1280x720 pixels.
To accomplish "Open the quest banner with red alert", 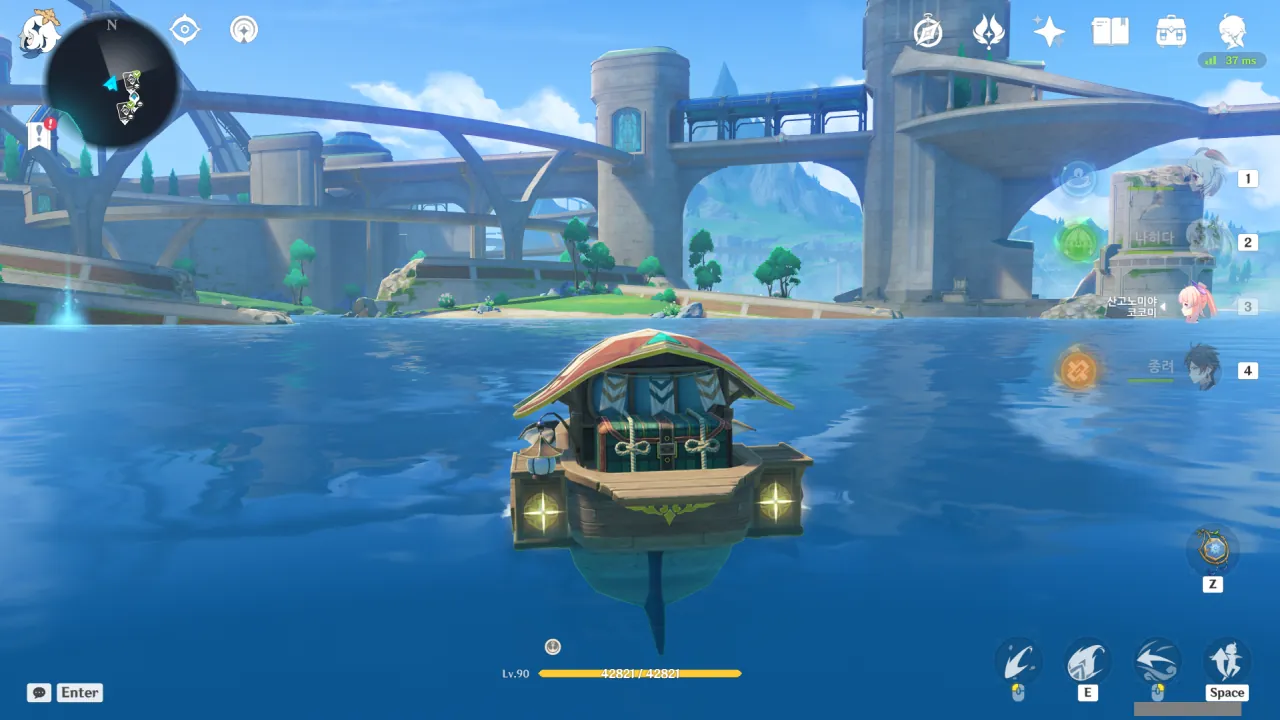I will point(40,135).
